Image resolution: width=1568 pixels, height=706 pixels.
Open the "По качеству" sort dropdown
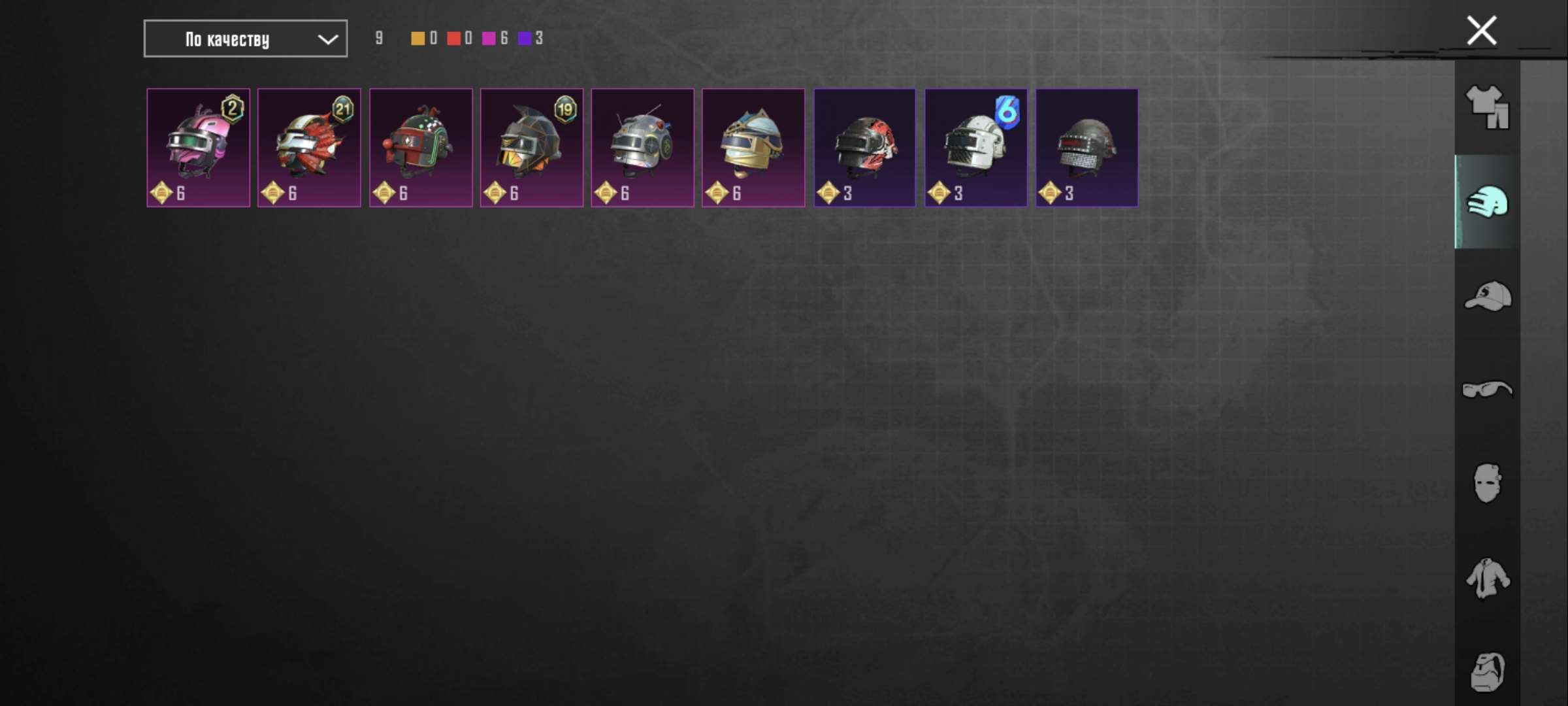pyautogui.click(x=245, y=39)
